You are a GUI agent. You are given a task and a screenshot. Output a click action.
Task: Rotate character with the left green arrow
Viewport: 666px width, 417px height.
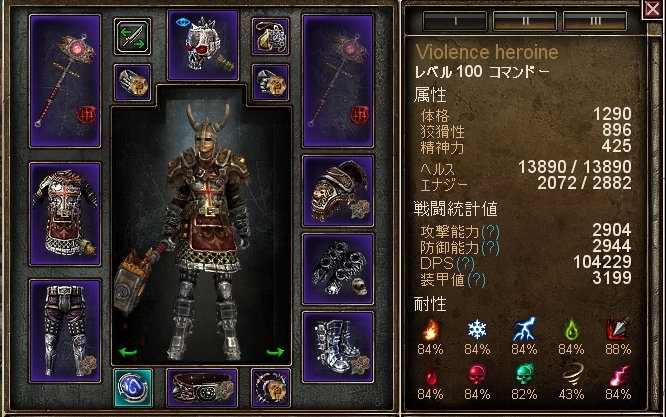click(126, 351)
